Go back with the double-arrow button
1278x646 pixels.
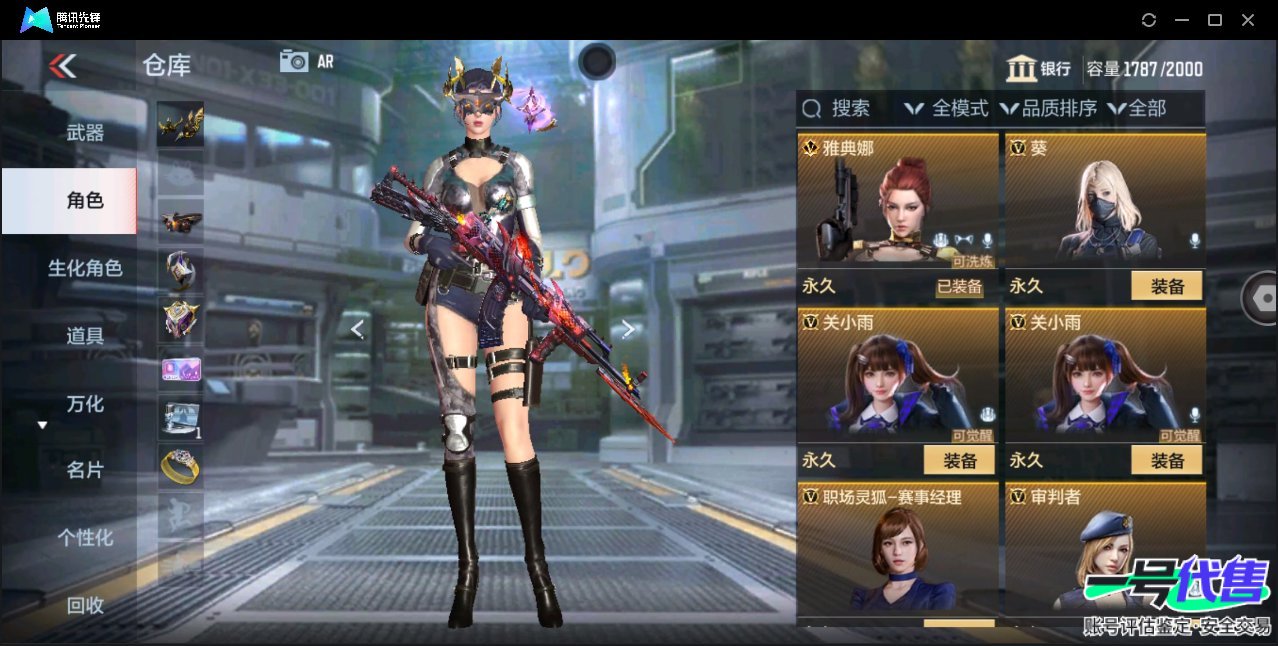pos(62,66)
